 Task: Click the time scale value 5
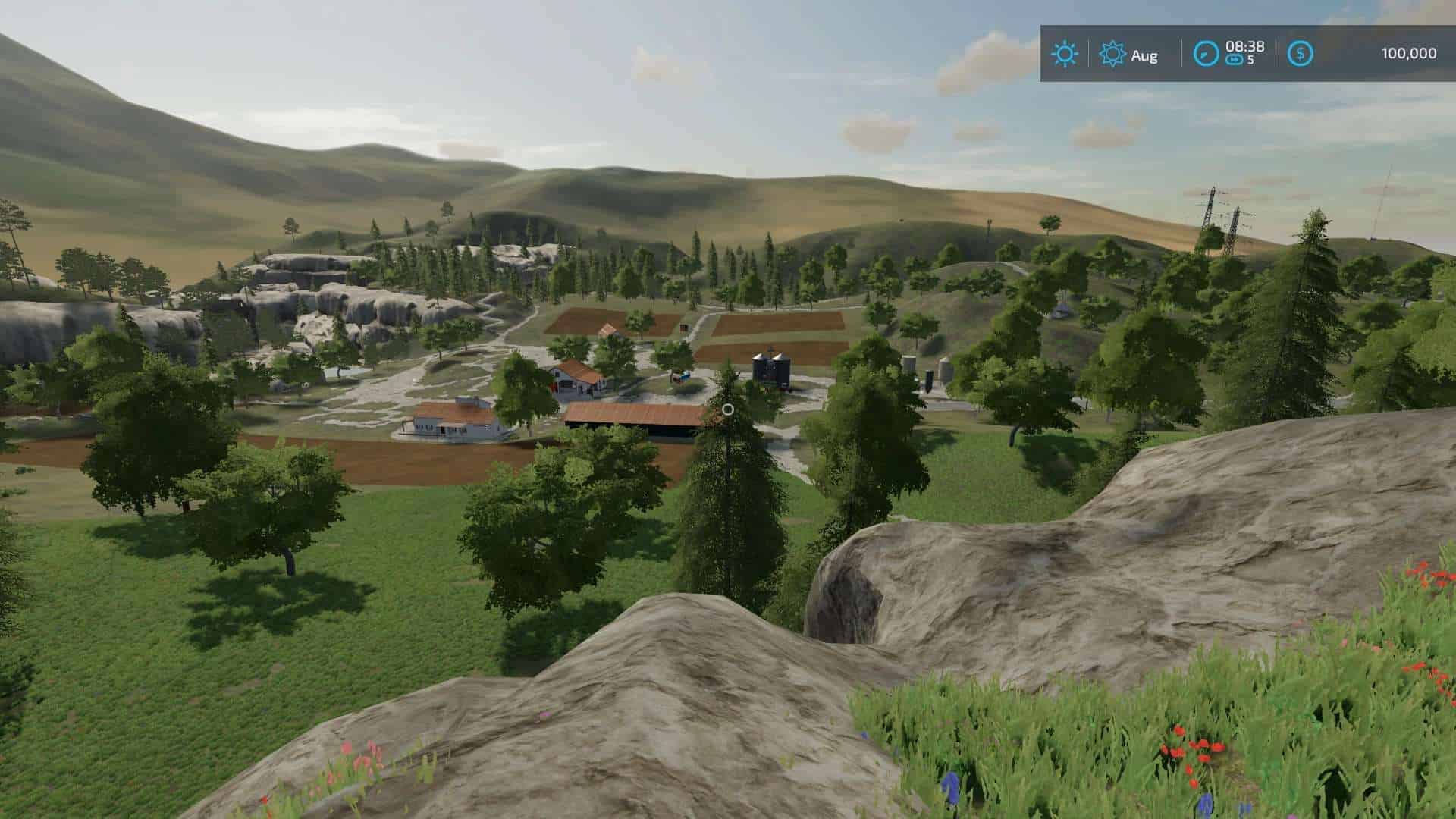click(x=1252, y=60)
